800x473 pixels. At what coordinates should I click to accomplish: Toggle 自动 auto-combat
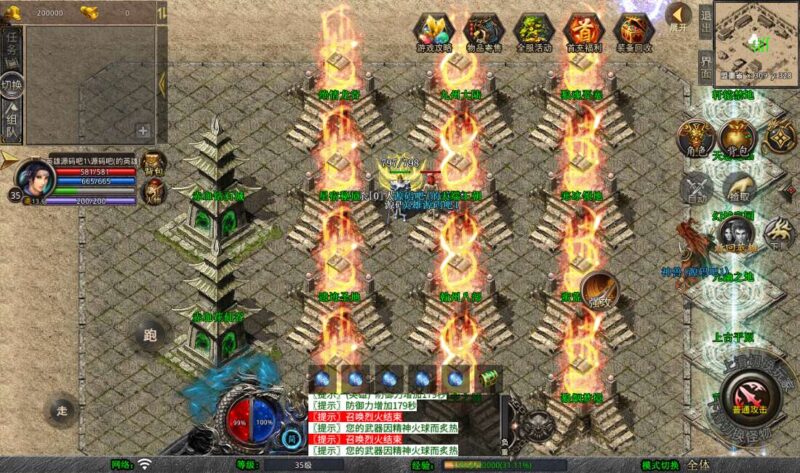coord(695,189)
